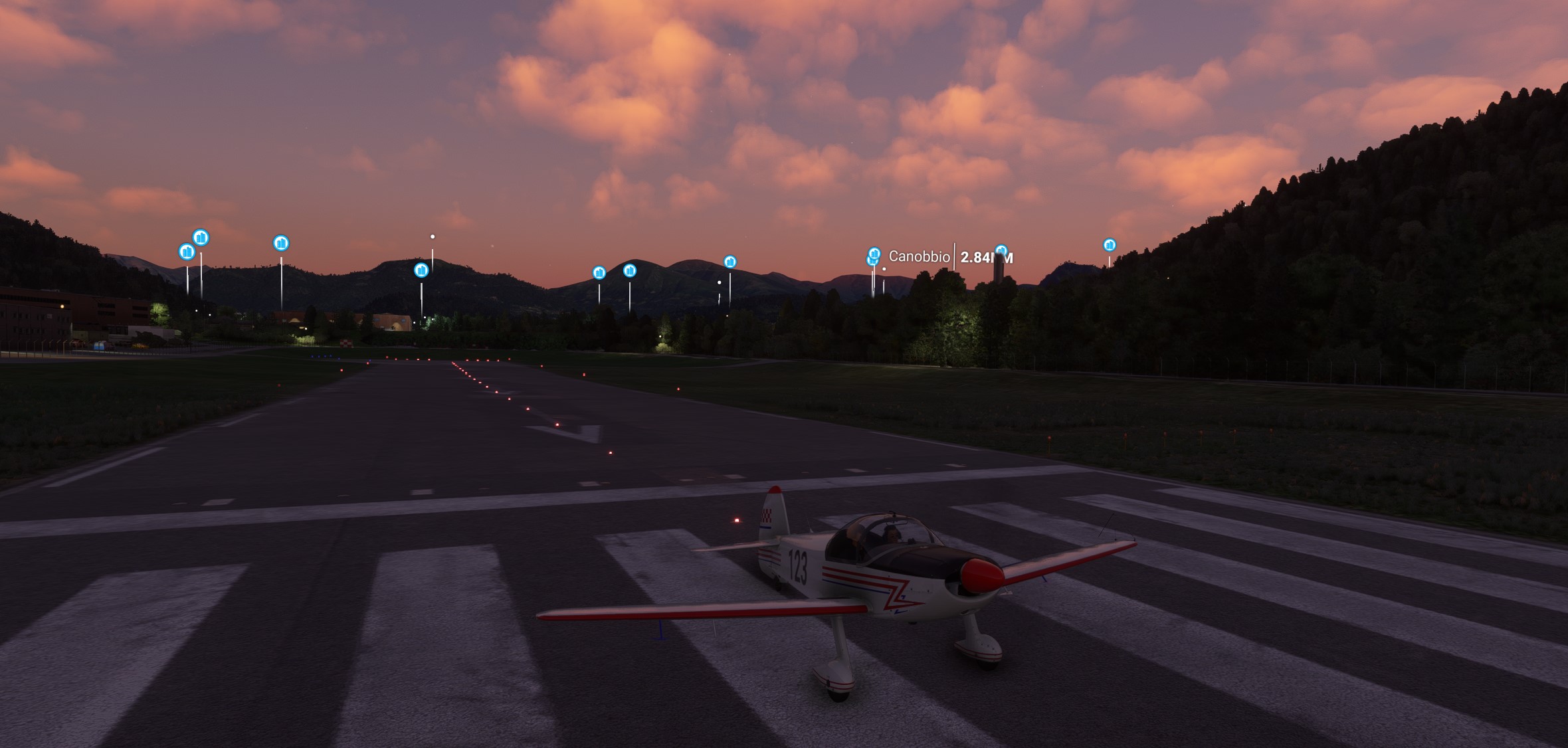Select the lone city marker above the hangar buildings
1568x748 pixels.
coord(282,243)
